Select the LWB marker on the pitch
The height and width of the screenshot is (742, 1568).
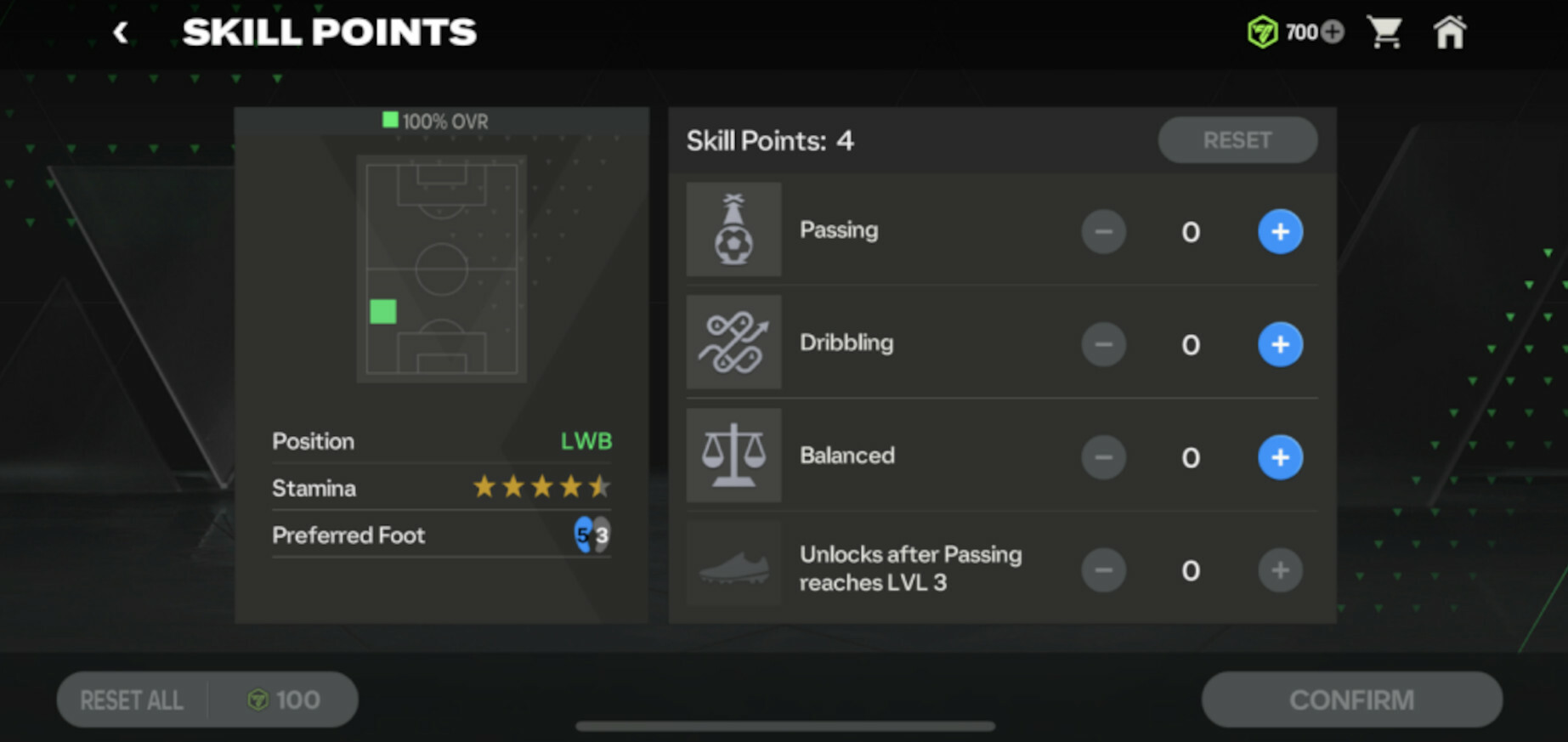coord(383,312)
